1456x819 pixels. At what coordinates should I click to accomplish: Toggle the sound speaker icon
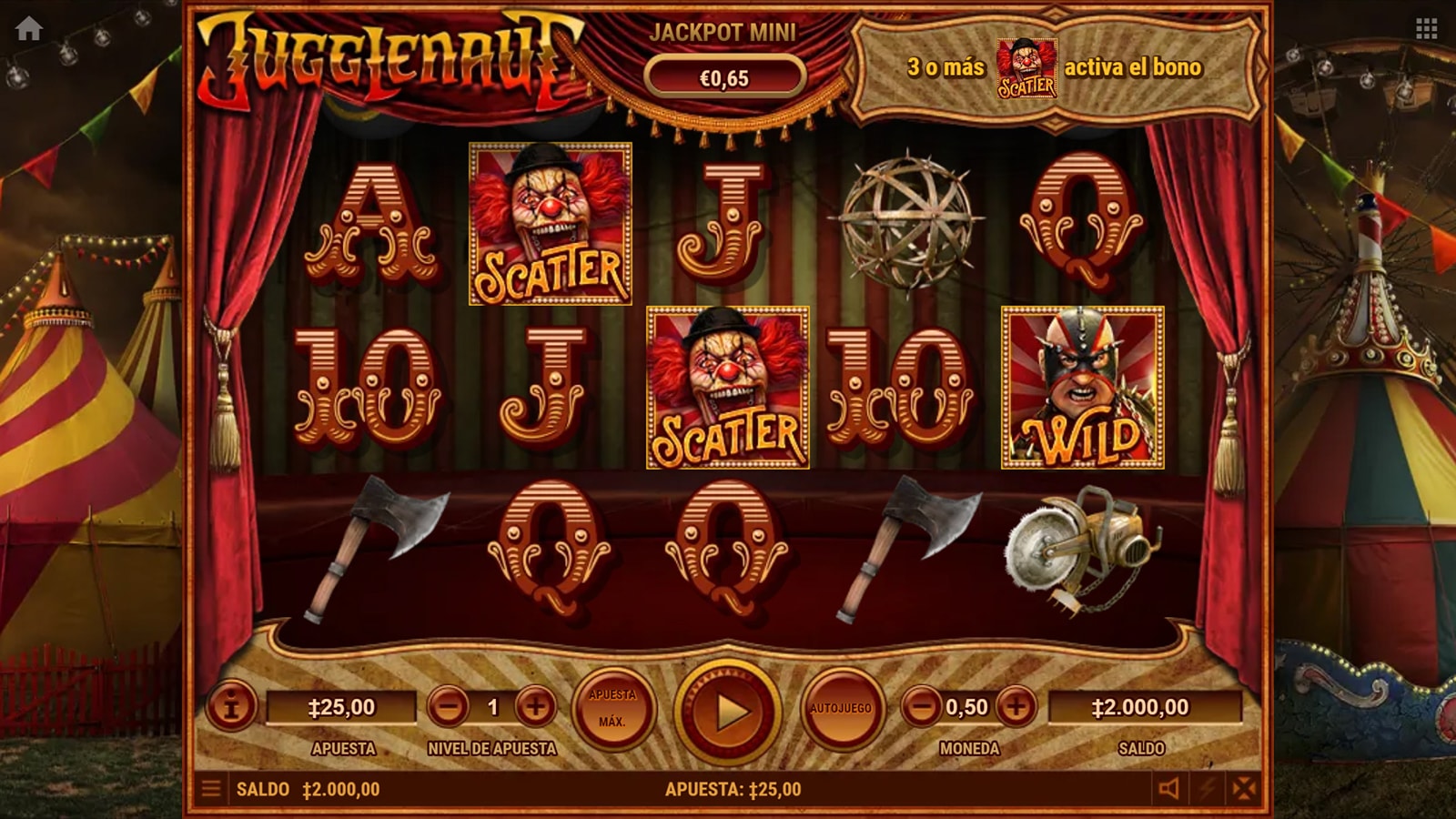[x=1169, y=788]
